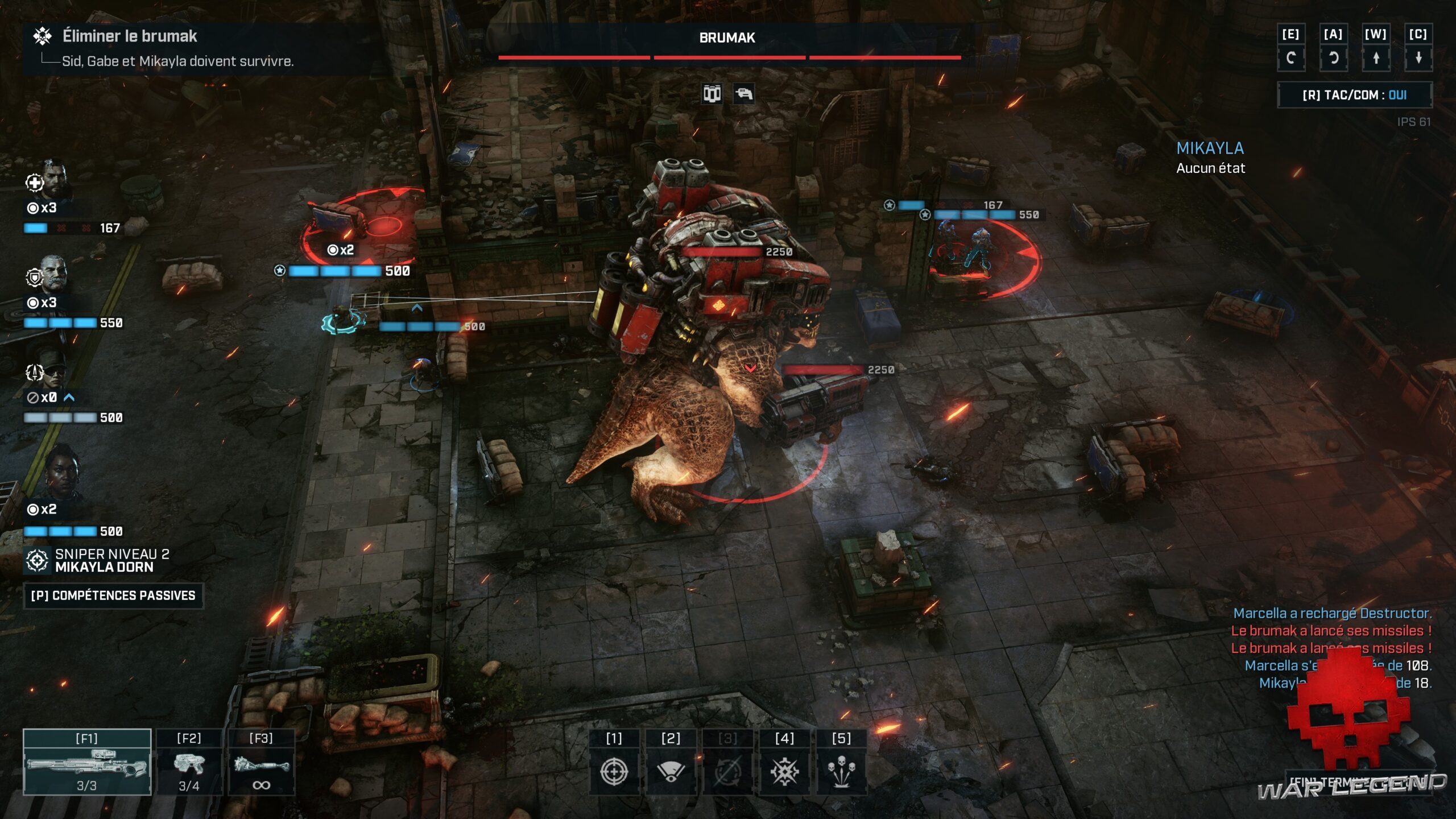
Task: Use the starburst ability in slot four
Action: tap(784, 771)
